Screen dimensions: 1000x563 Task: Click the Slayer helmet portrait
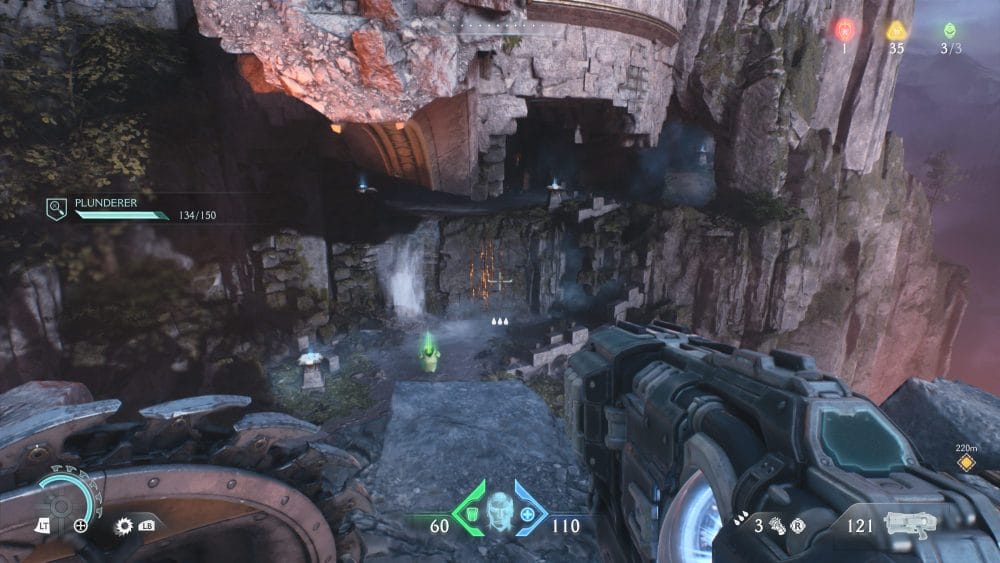498,511
